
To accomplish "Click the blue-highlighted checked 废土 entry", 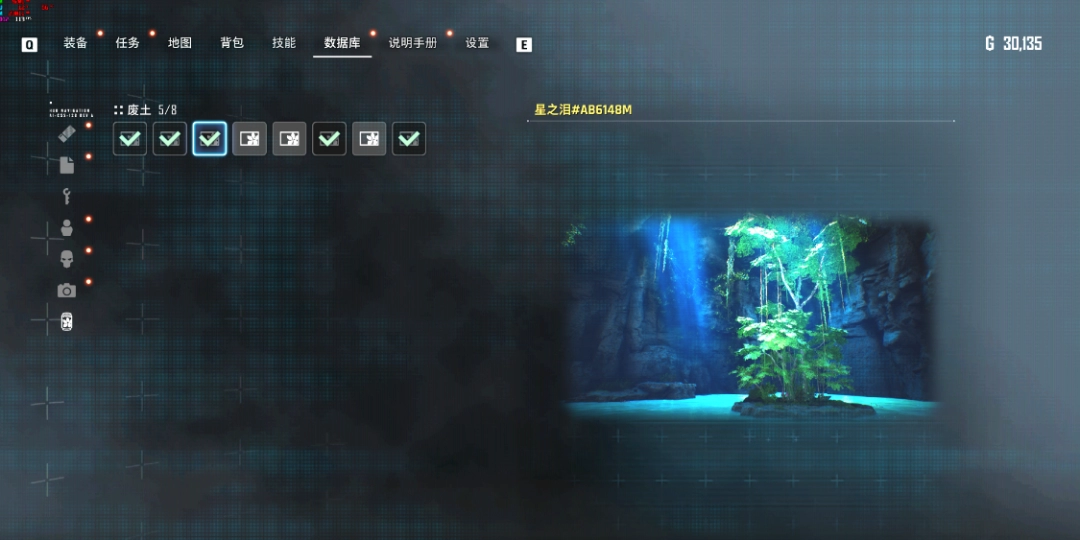I will tap(210, 139).
